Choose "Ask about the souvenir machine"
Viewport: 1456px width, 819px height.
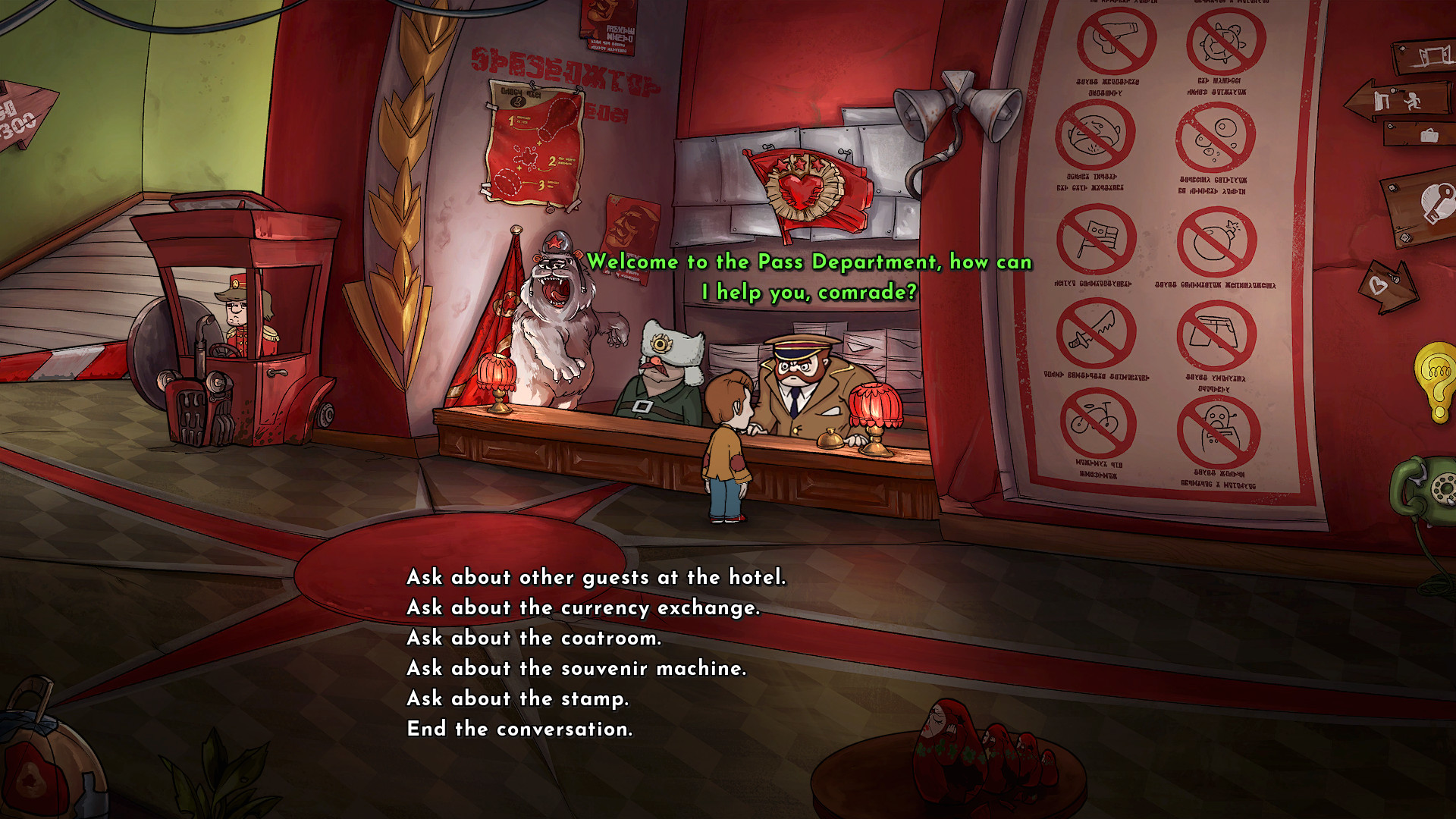[x=577, y=668]
